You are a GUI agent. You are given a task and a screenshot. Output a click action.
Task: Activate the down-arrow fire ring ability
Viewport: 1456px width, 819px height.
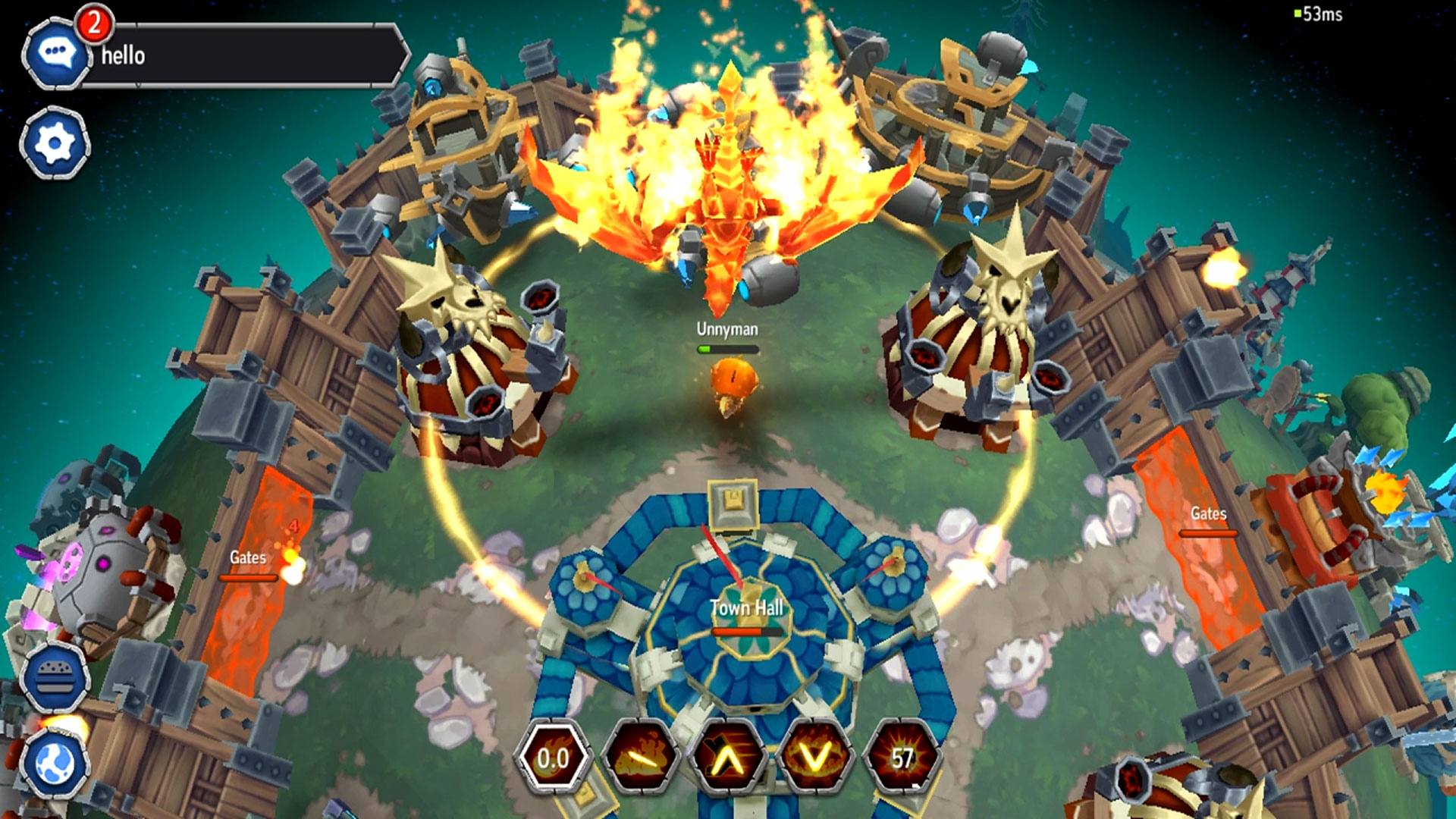[815, 758]
